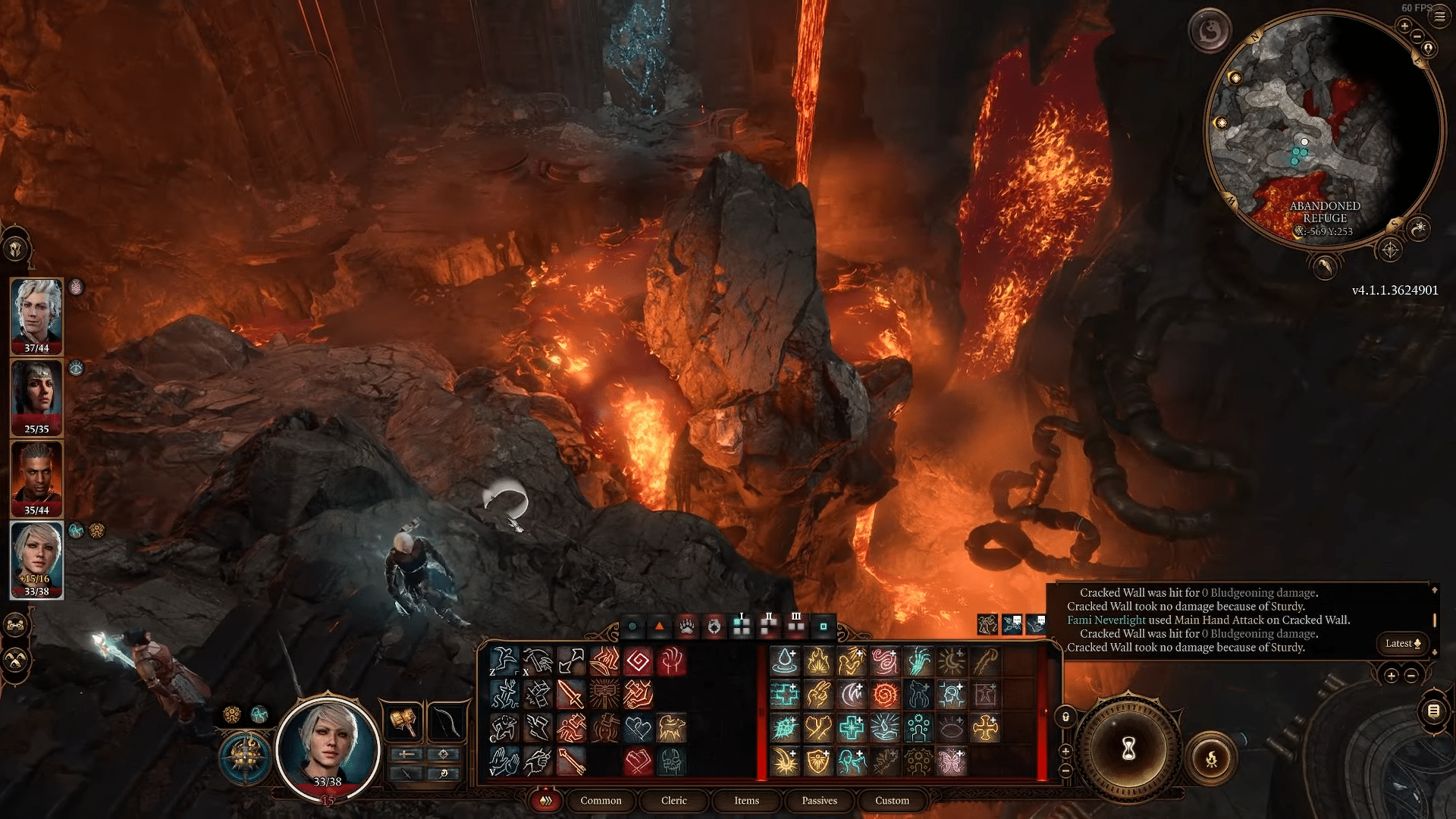
Task: Open the Items tab
Action: tap(746, 801)
